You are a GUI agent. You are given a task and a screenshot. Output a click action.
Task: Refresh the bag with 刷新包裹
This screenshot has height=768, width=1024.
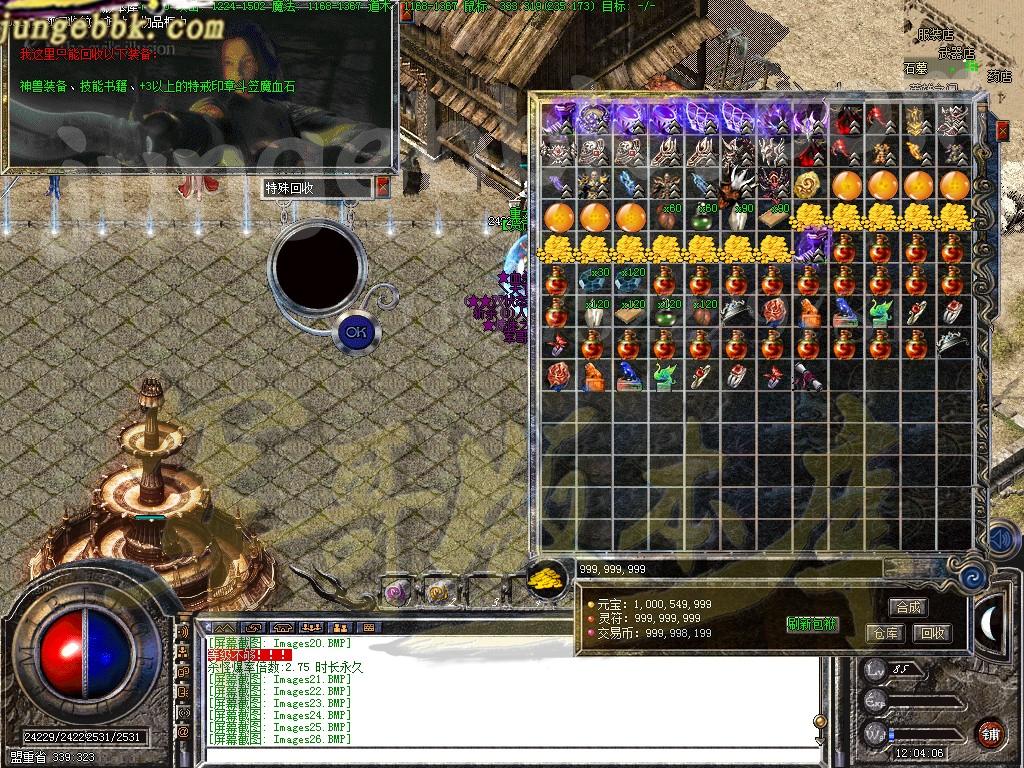pos(812,625)
